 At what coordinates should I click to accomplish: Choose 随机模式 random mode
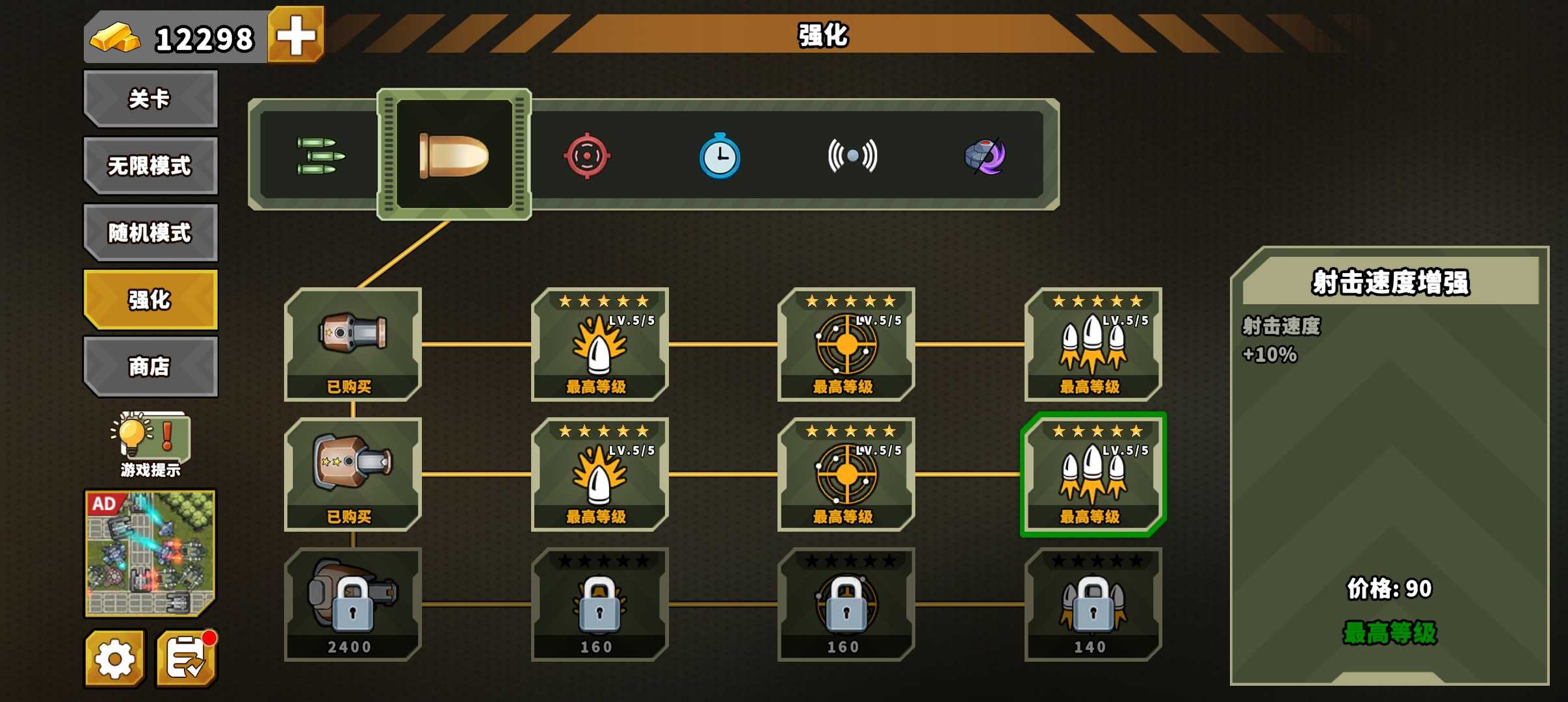click(150, 233)
